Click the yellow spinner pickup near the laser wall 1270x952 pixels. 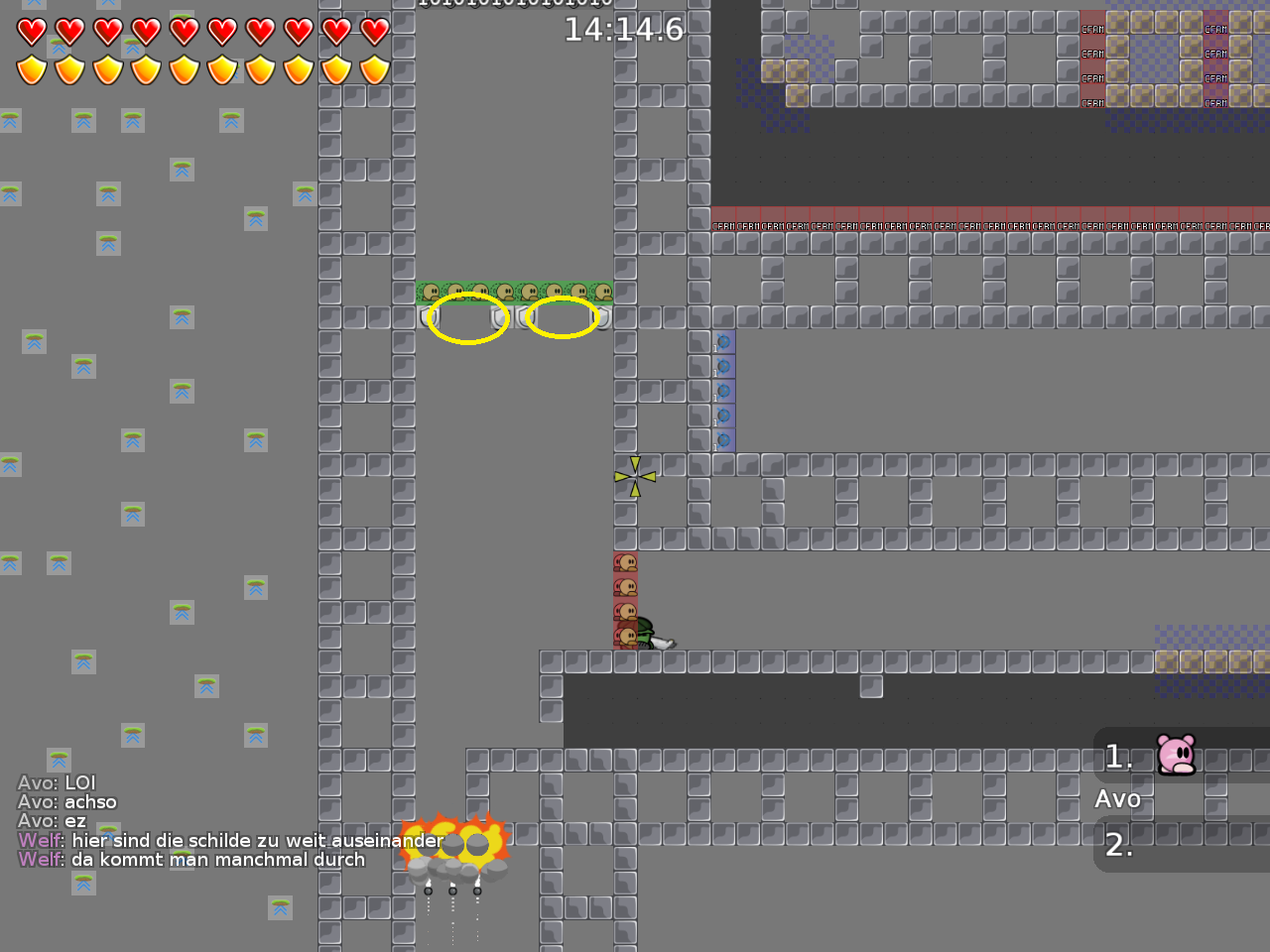click(634, 475)
